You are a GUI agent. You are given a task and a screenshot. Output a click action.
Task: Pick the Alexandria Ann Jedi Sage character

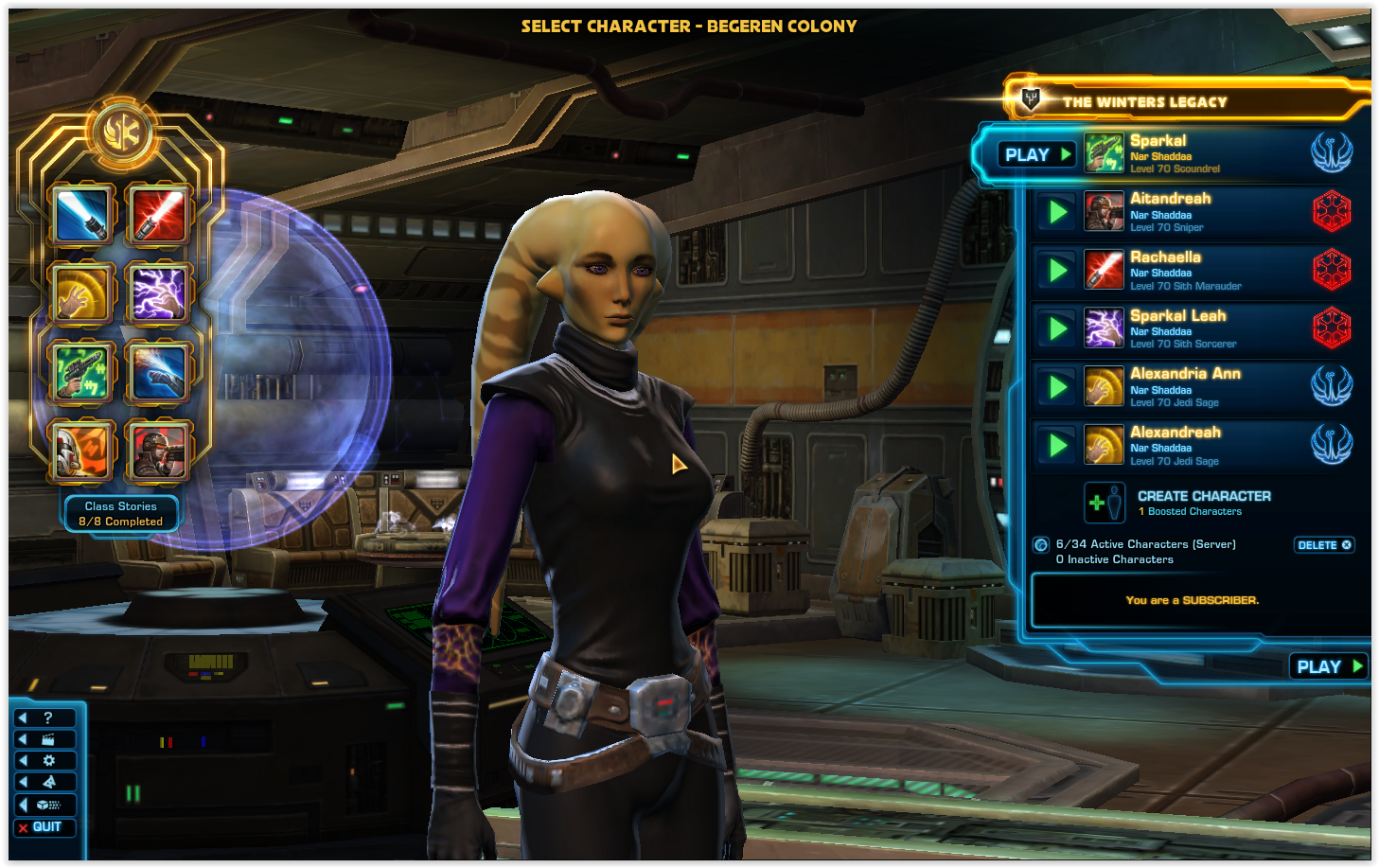(1193, 387)
